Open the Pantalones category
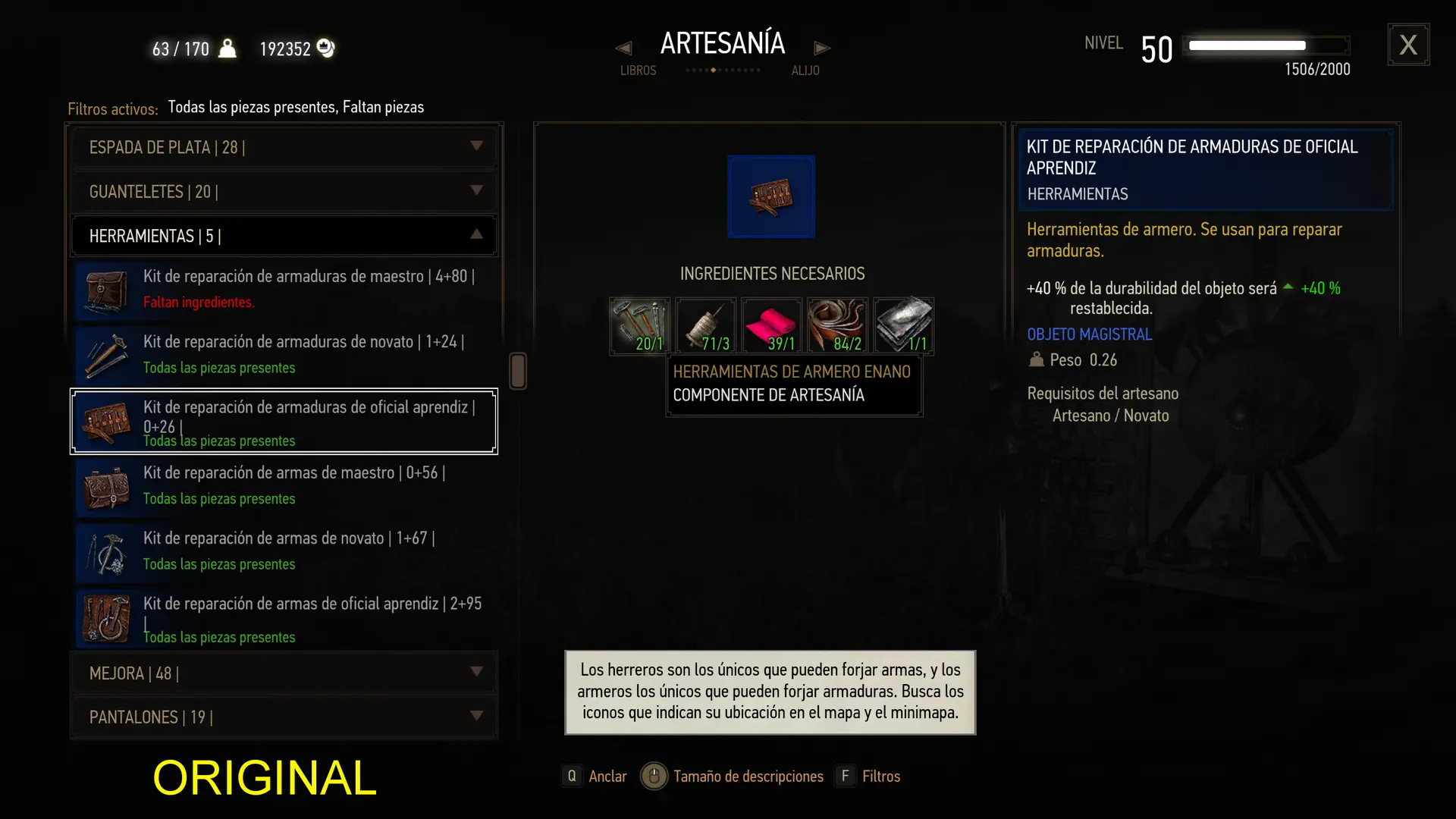This screenshot has width=1456, height=819. [284, 717]
